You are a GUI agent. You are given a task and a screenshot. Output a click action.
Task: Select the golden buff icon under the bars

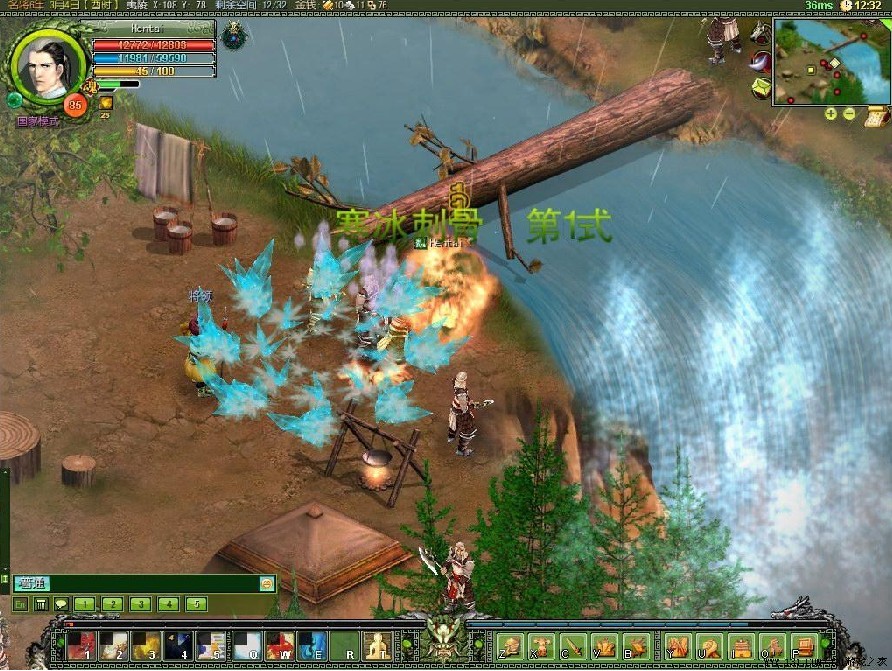[x=105, y=102]
